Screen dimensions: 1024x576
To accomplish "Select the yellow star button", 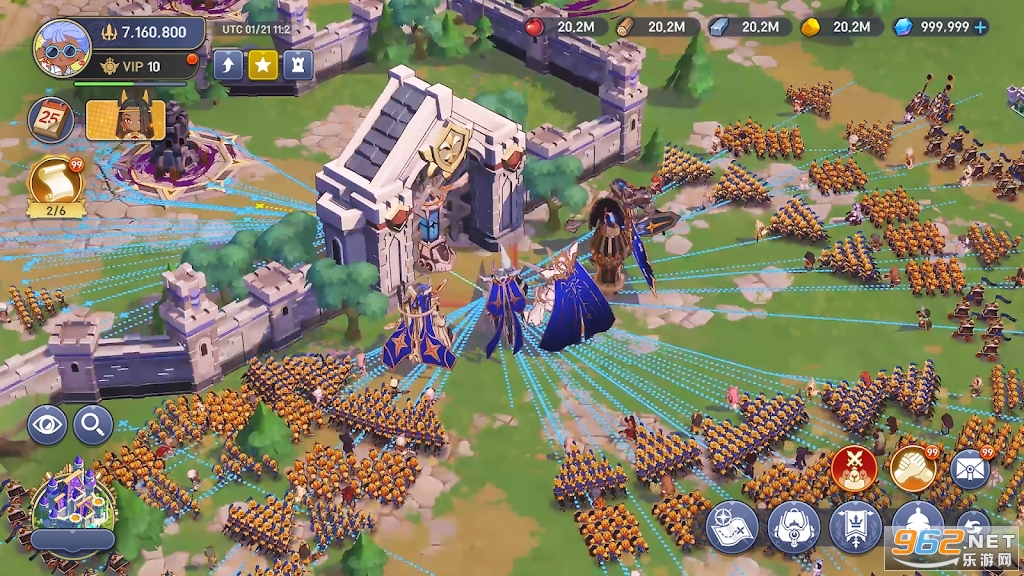I will tap(263, 66).
